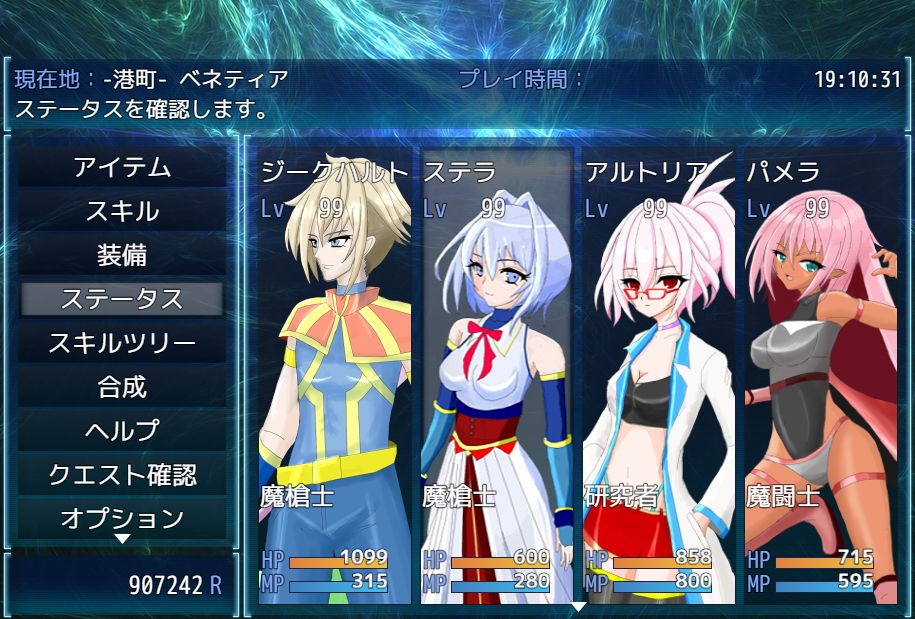This screenshot has width=915, height=619.
Task: Click the menu's downward scroll arrow
Action: coord(122,539)
